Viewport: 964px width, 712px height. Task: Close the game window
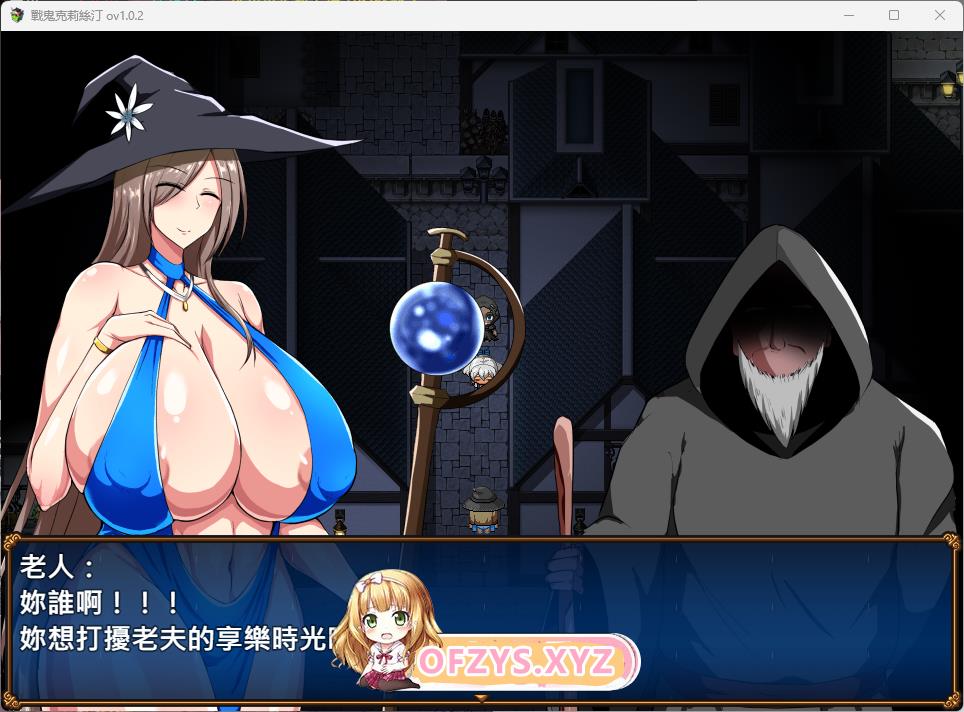939,15
